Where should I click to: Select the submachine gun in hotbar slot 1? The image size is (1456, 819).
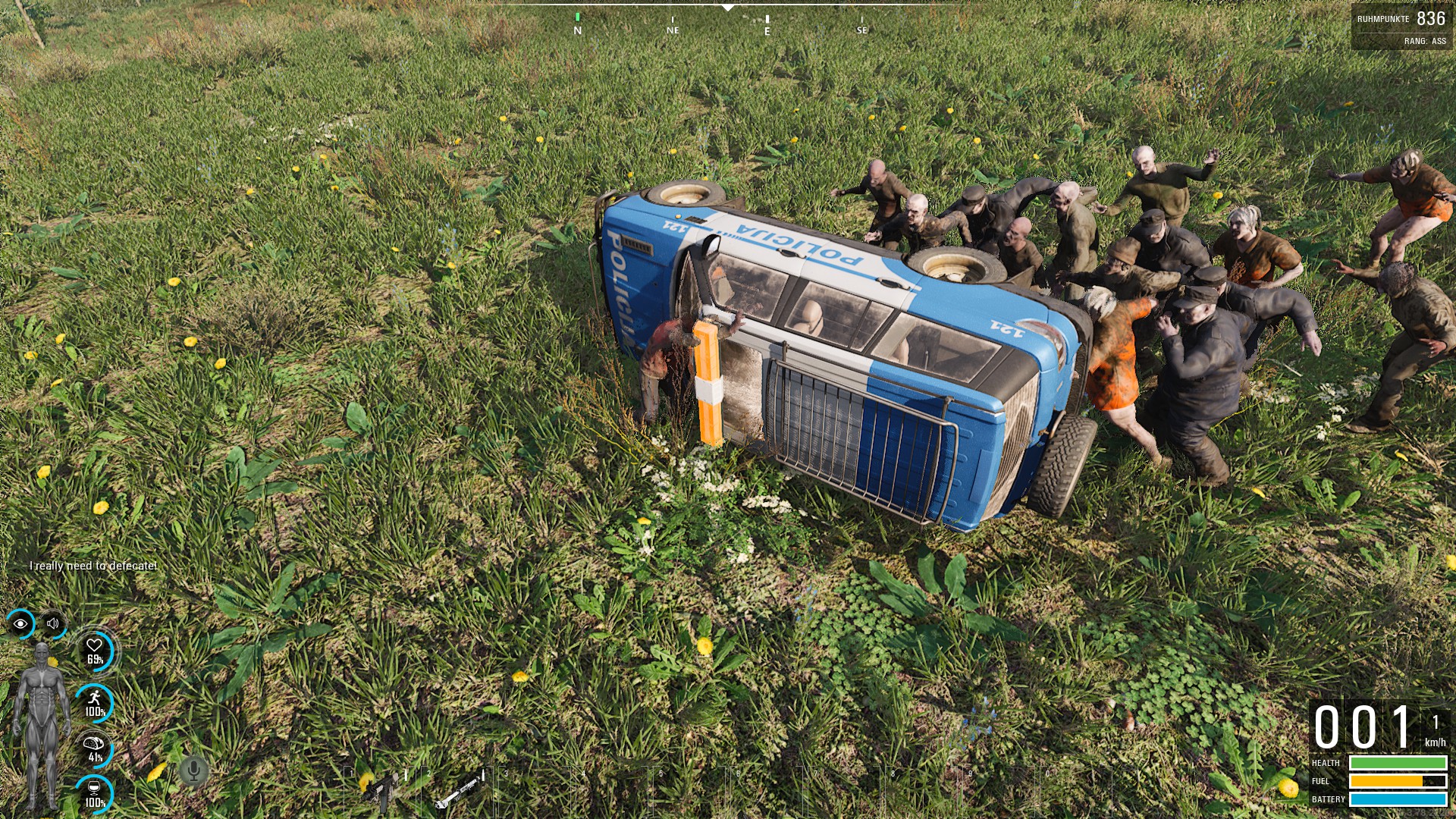coord(381,789)
